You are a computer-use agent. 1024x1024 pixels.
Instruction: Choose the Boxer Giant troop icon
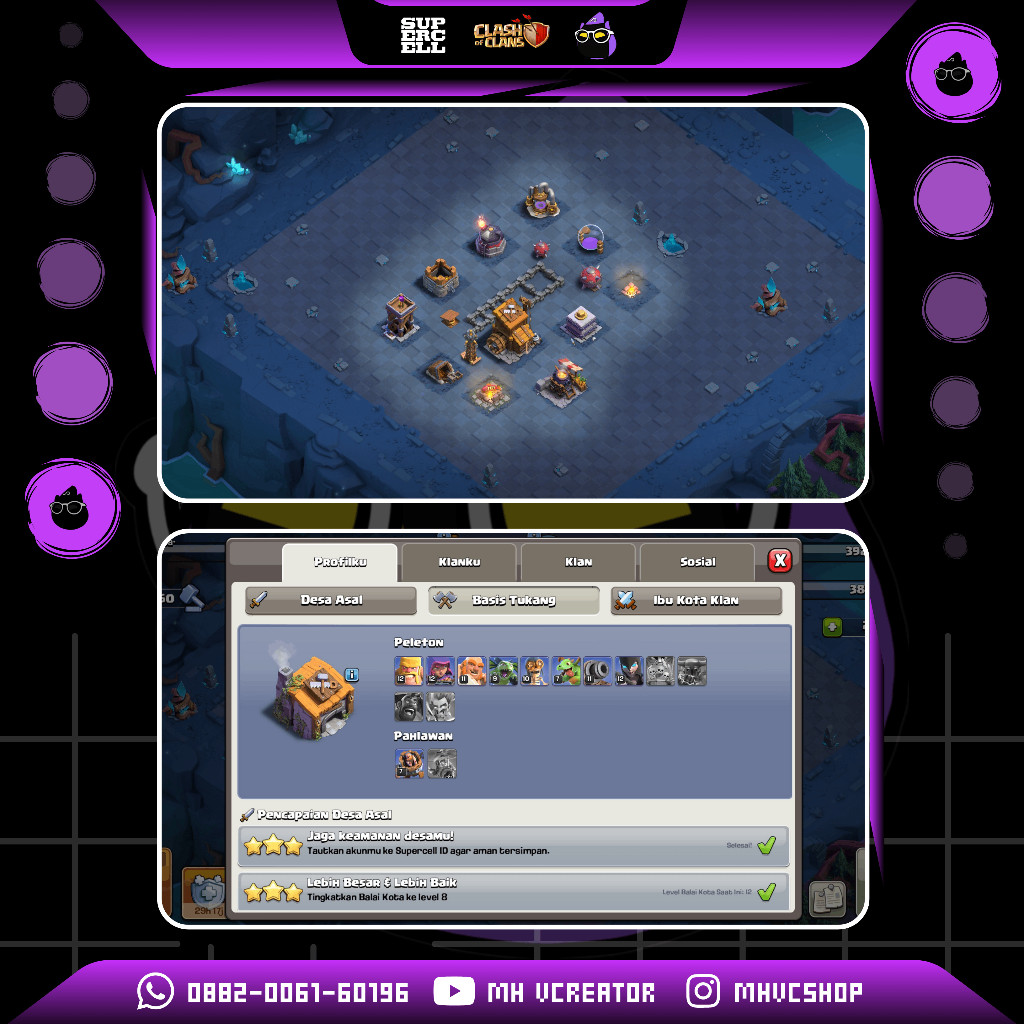471,671
